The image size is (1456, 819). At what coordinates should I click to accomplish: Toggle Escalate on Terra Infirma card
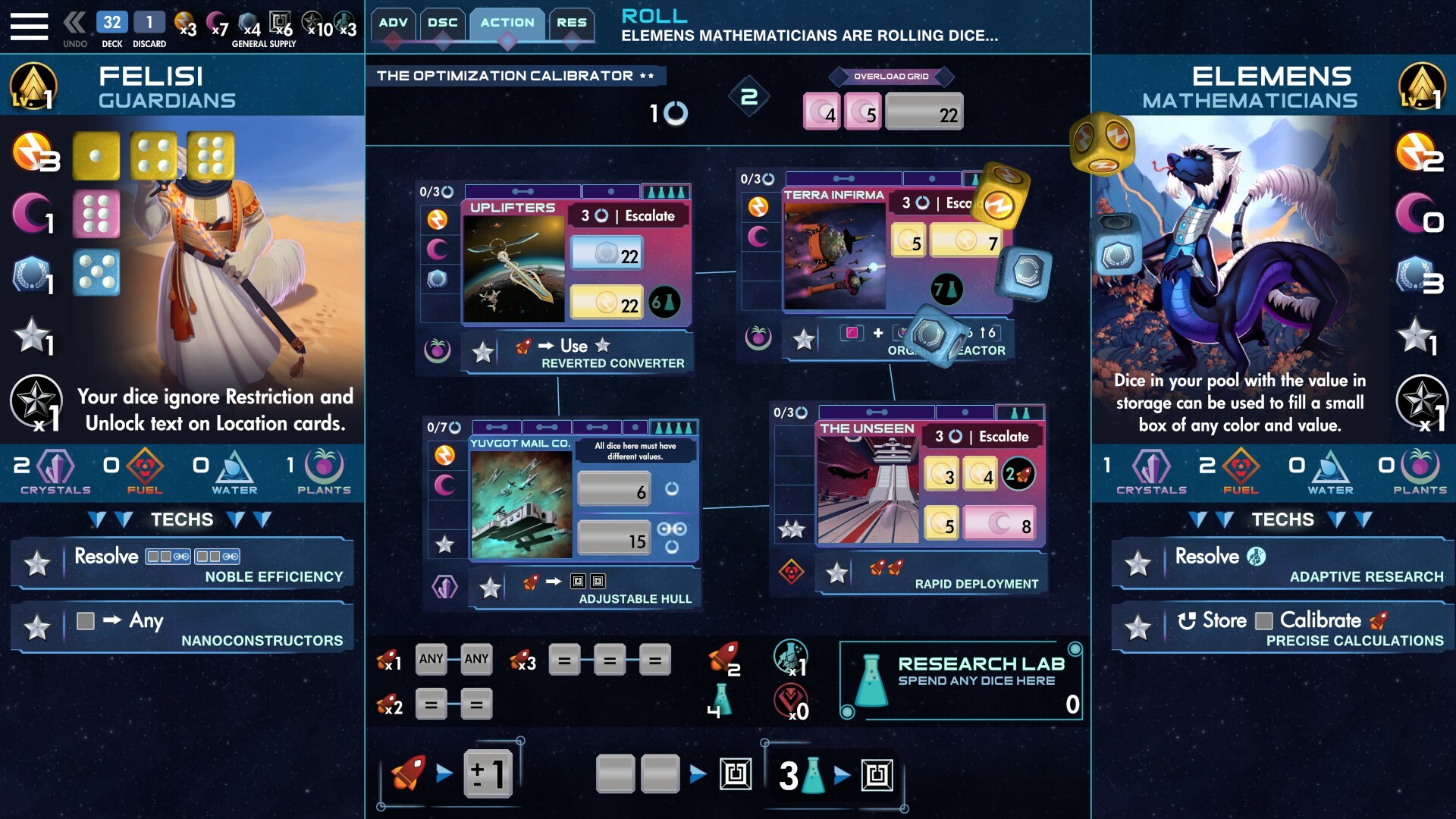957,202
